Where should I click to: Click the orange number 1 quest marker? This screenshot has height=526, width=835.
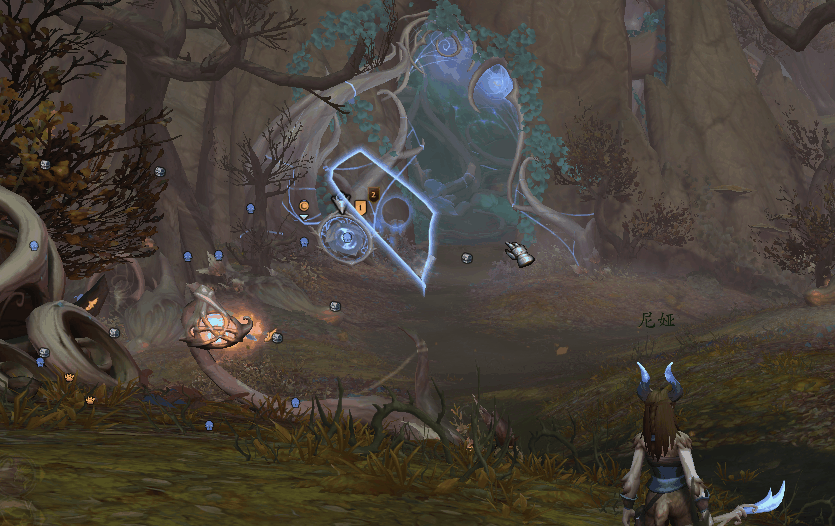coord(361,207)
